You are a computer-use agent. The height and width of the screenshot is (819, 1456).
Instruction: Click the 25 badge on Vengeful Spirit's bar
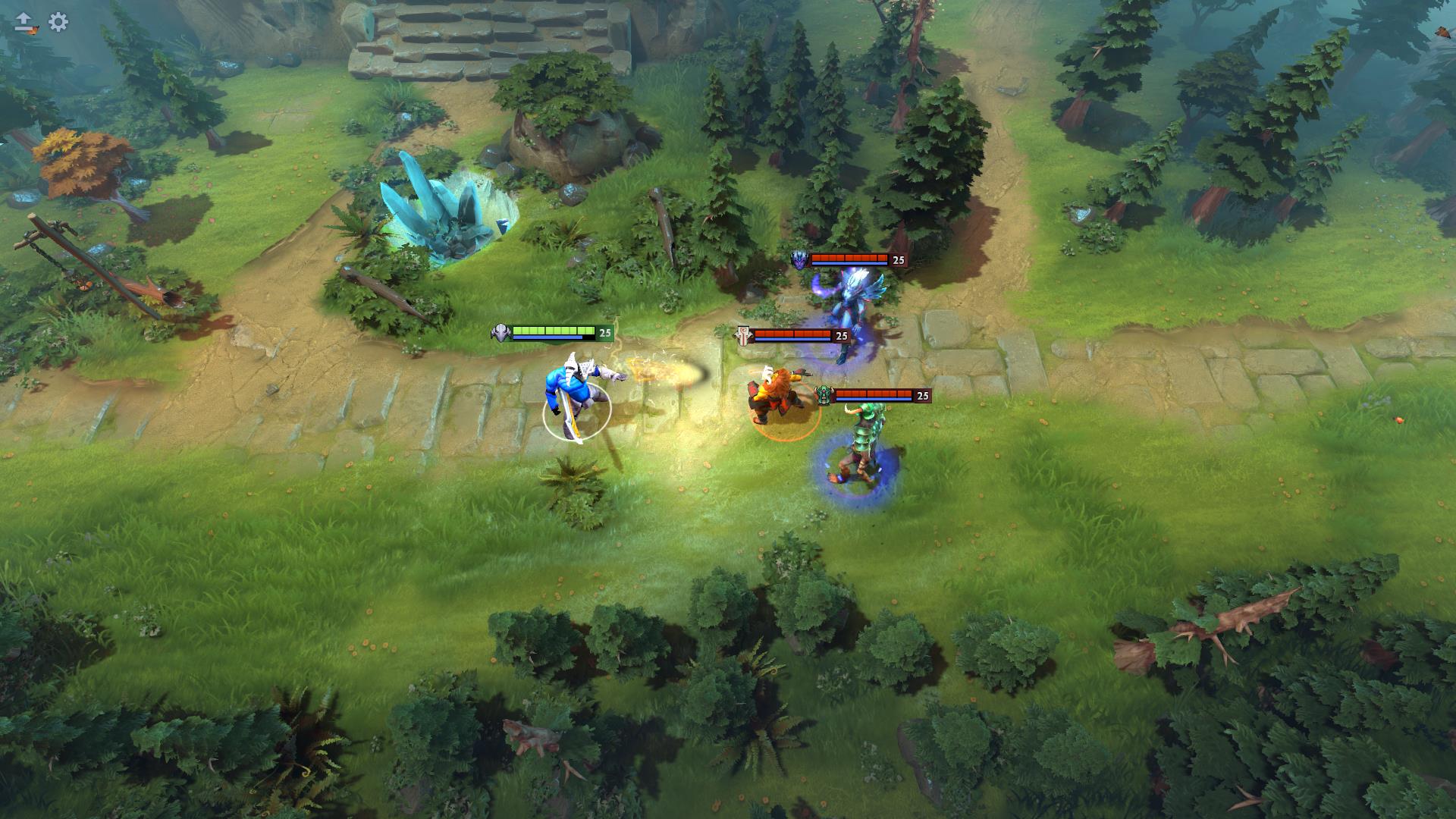pos(899,261)
